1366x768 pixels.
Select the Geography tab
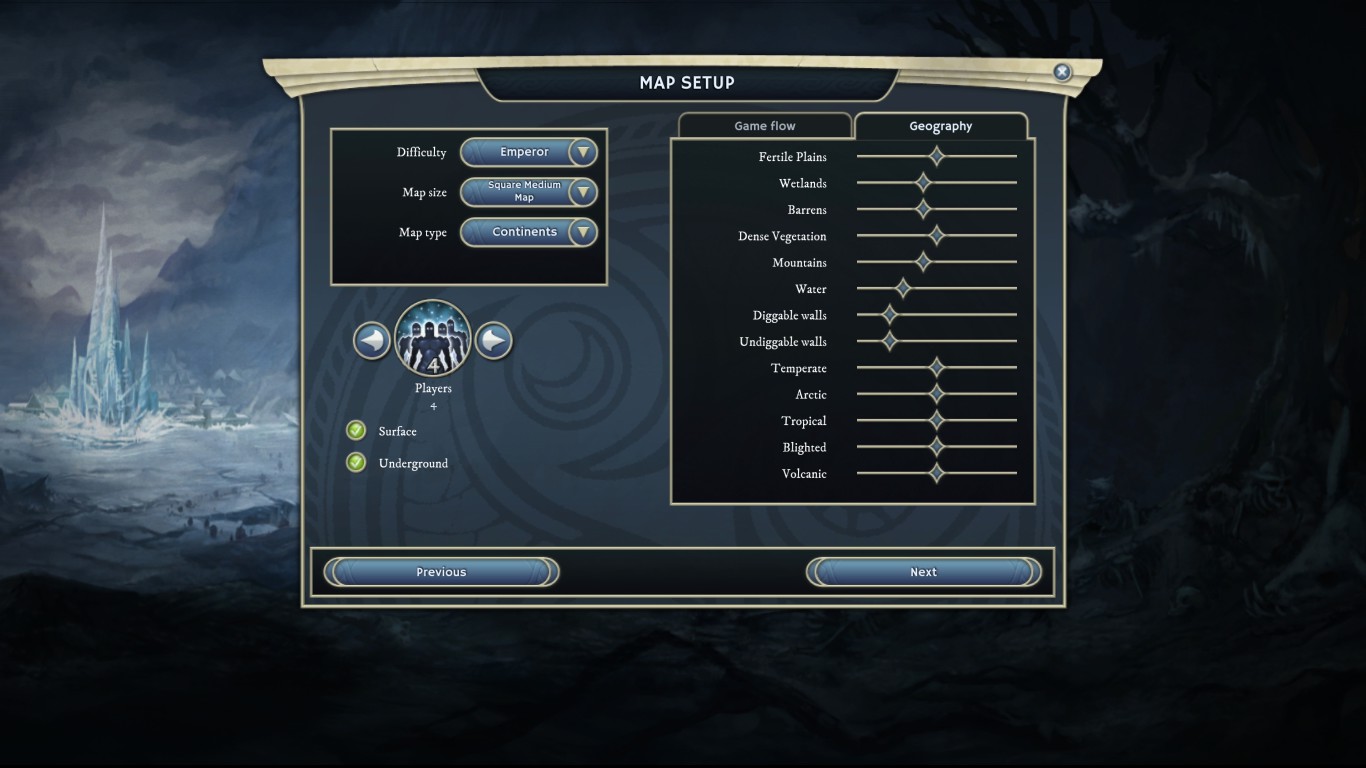(x=940, y=126)
